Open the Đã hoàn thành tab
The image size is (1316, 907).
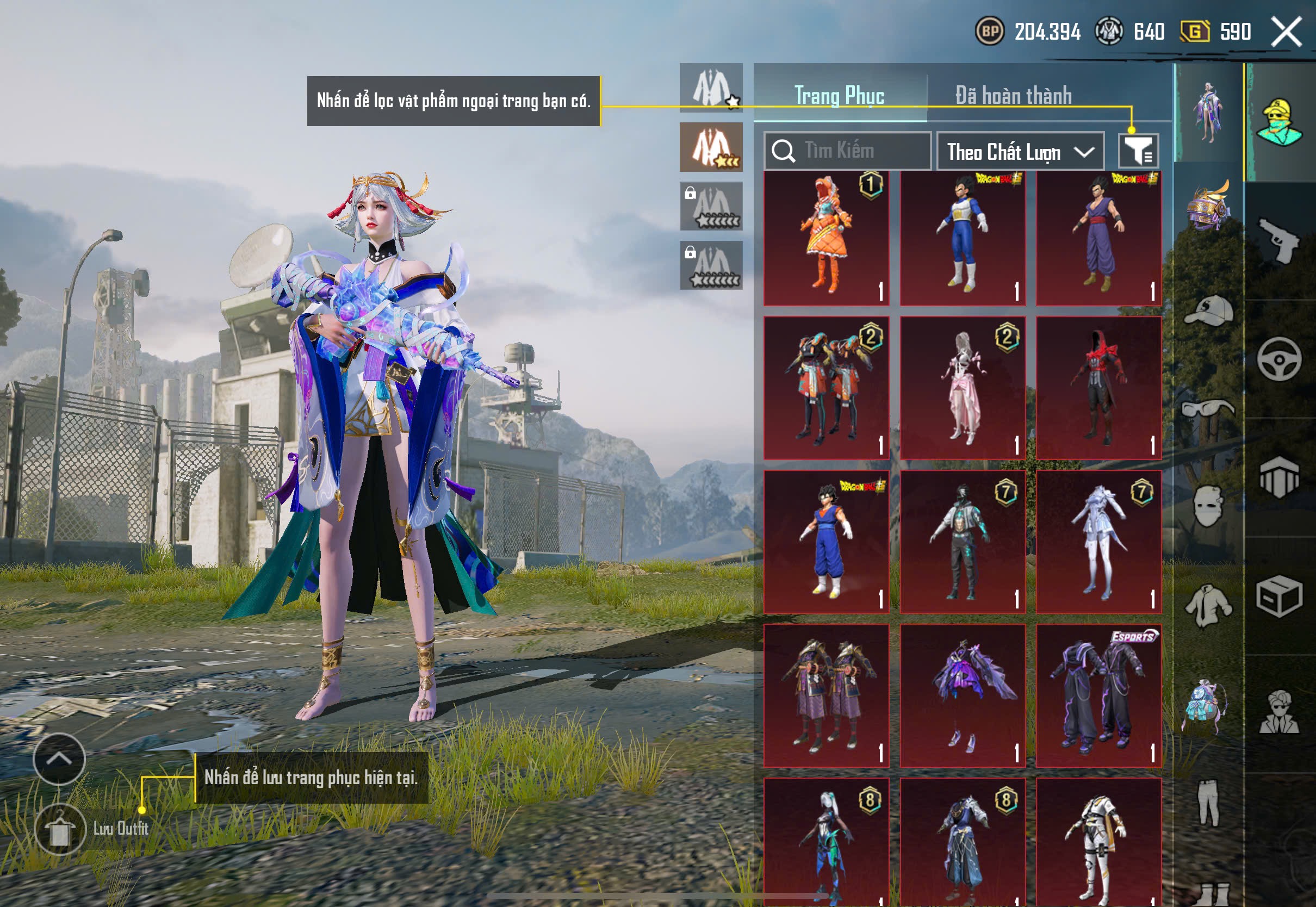tap(1013, 96)
